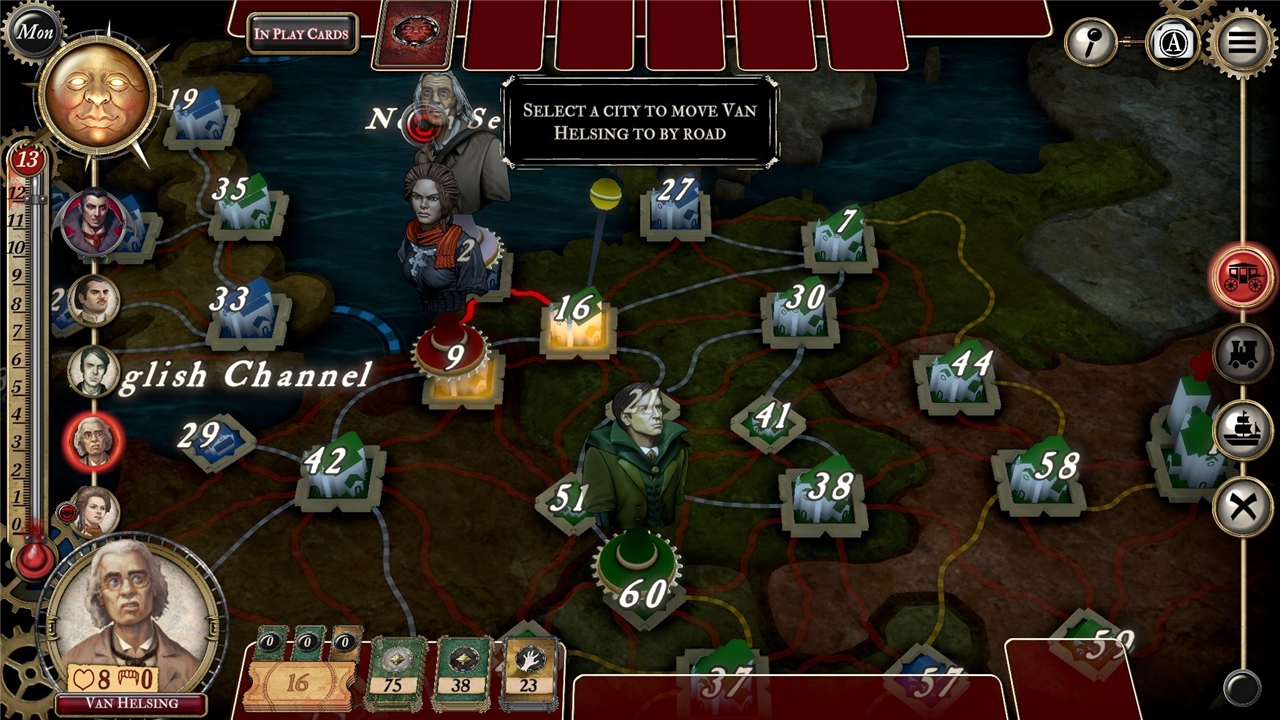Click the map pin button
The height and width of the screenshot is (720, 1280).
pyautogui.click(x=1089, y=42)
